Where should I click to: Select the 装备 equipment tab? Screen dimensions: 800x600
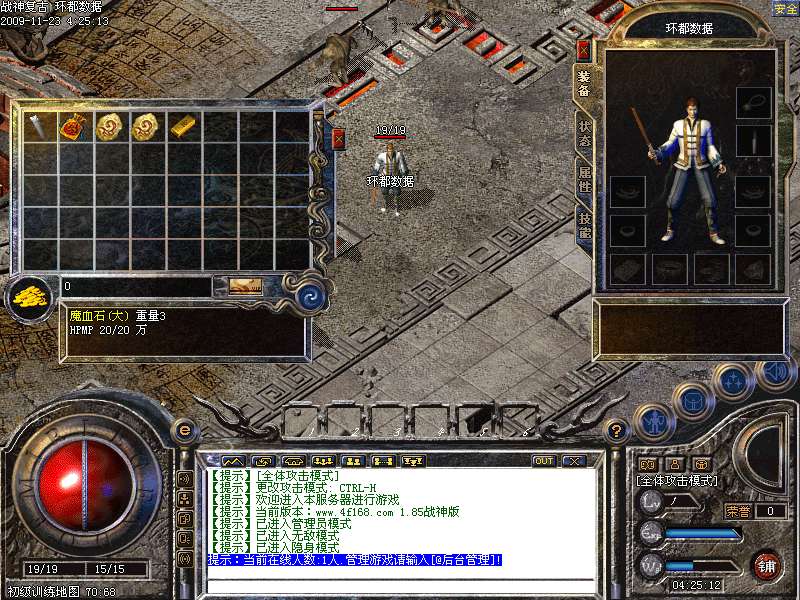[585, 86]
